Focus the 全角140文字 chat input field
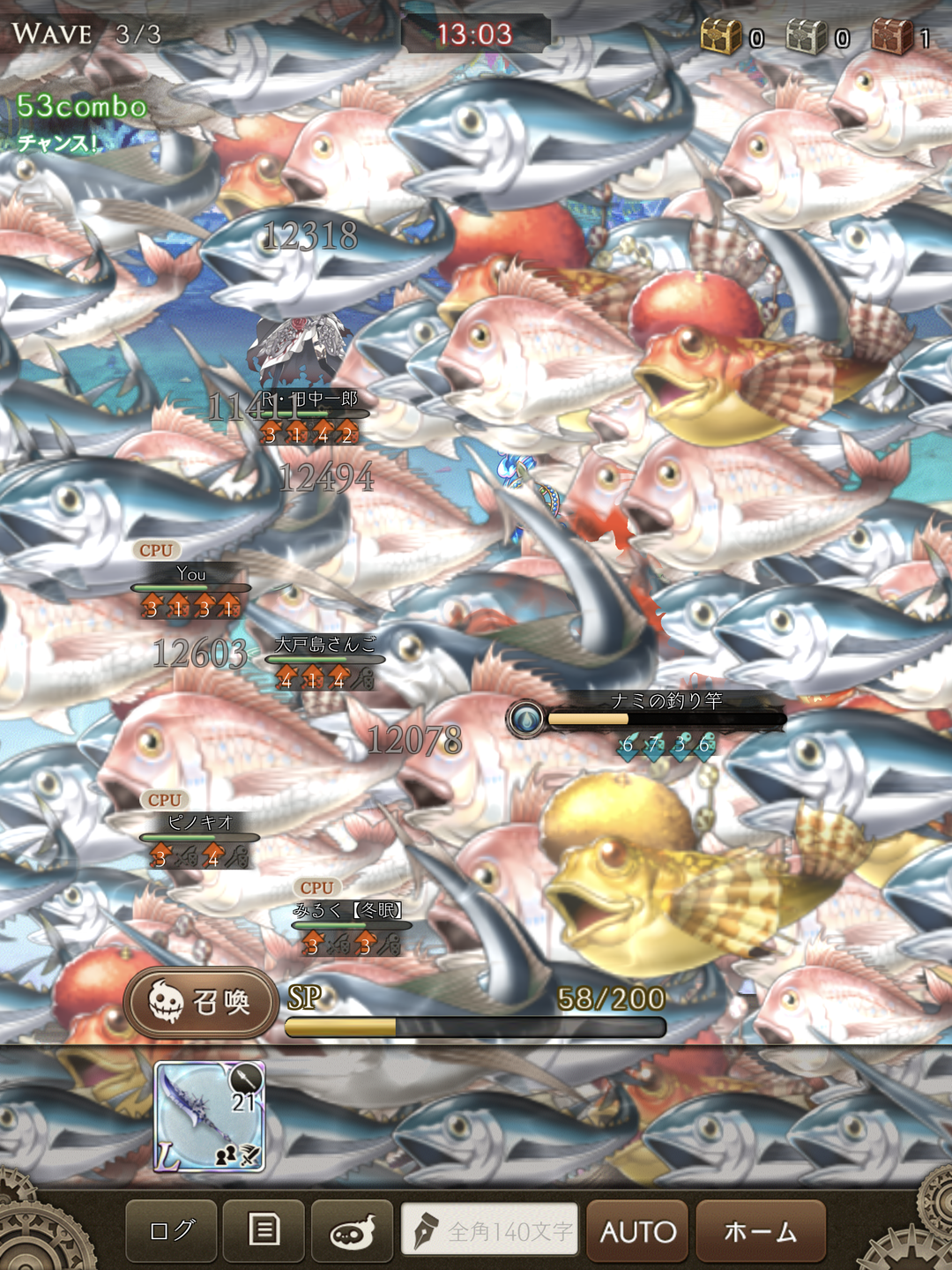Viewport: 952px width, 1270px height. (x=490, y=1229)
